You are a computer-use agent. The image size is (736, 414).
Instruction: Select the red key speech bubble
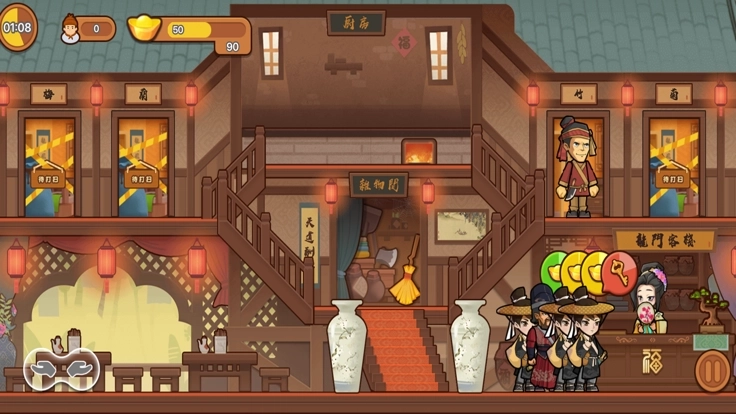pos(620,271)
